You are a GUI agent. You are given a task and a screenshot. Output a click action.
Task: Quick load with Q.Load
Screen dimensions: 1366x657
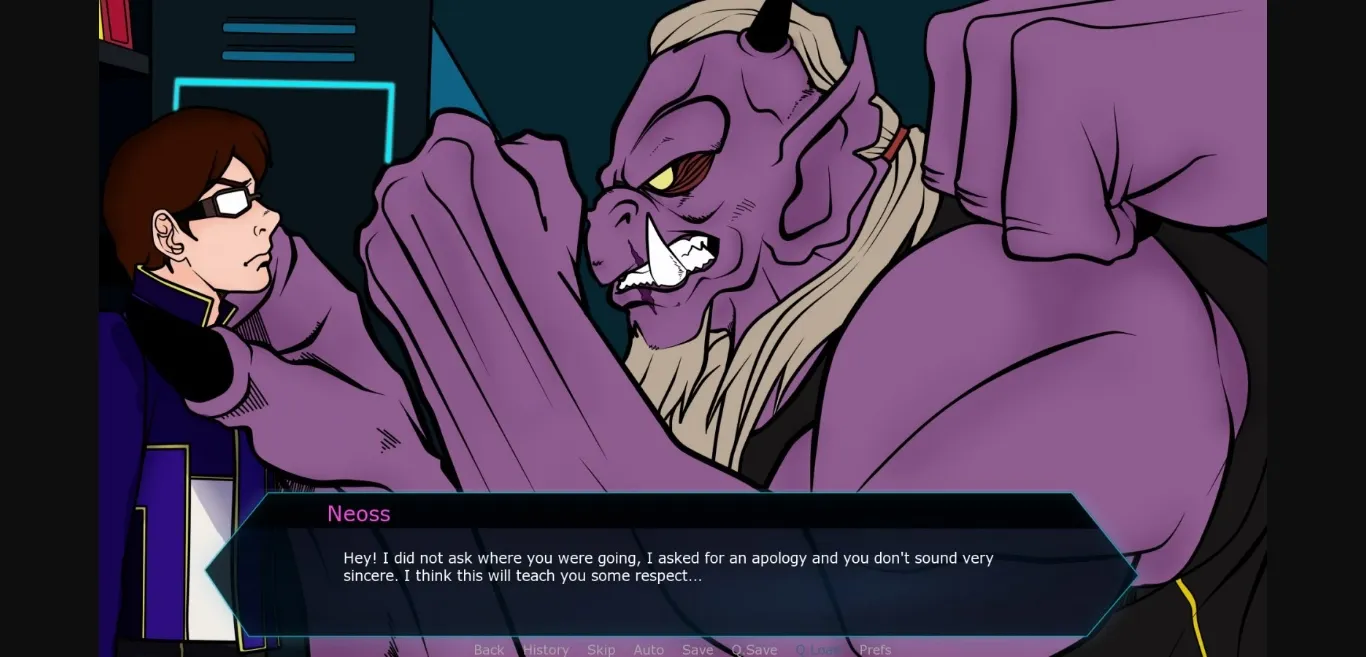(x=818, y=650)
